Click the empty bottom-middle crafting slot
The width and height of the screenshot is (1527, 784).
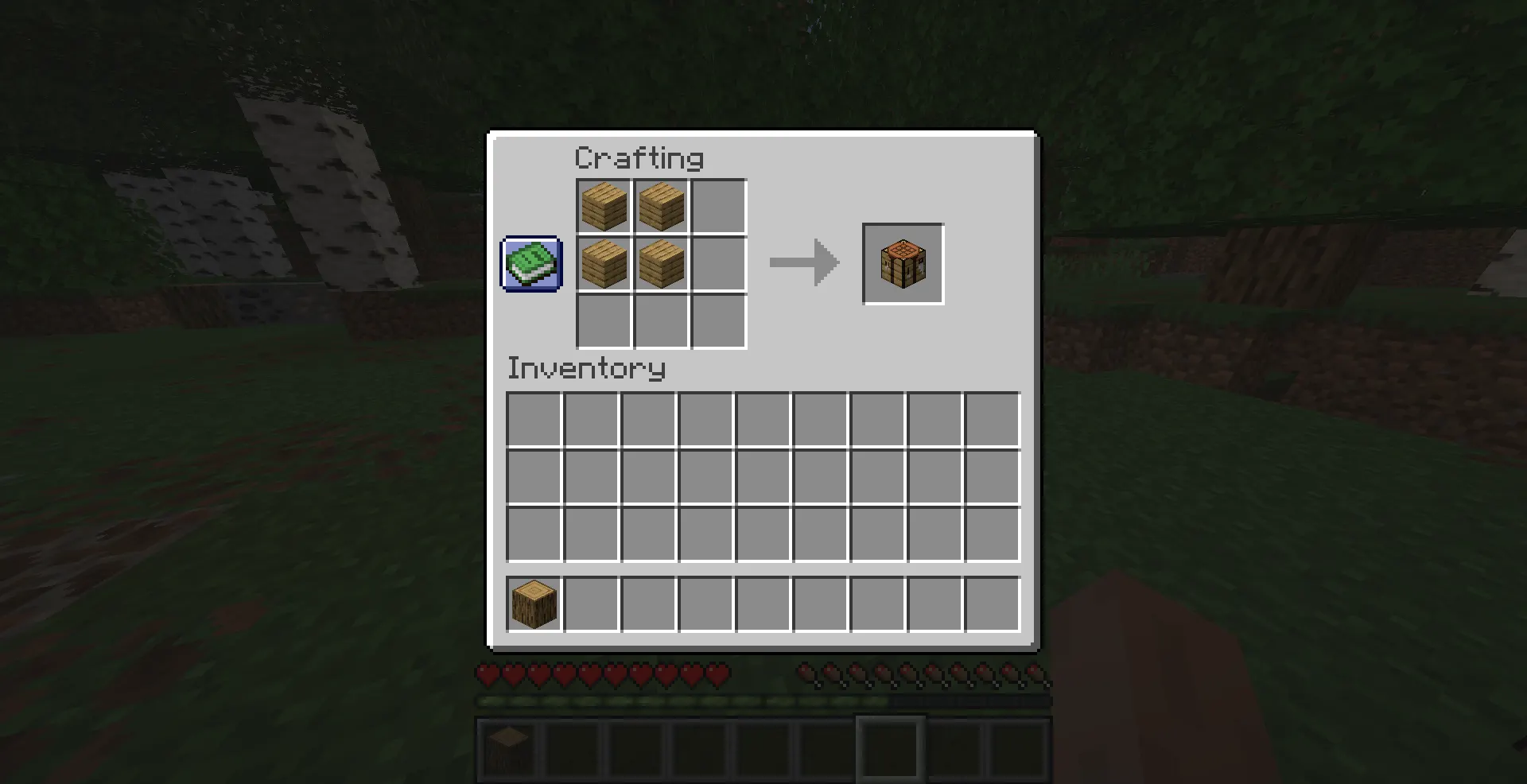pyautogui.click(x=661, y=320)
